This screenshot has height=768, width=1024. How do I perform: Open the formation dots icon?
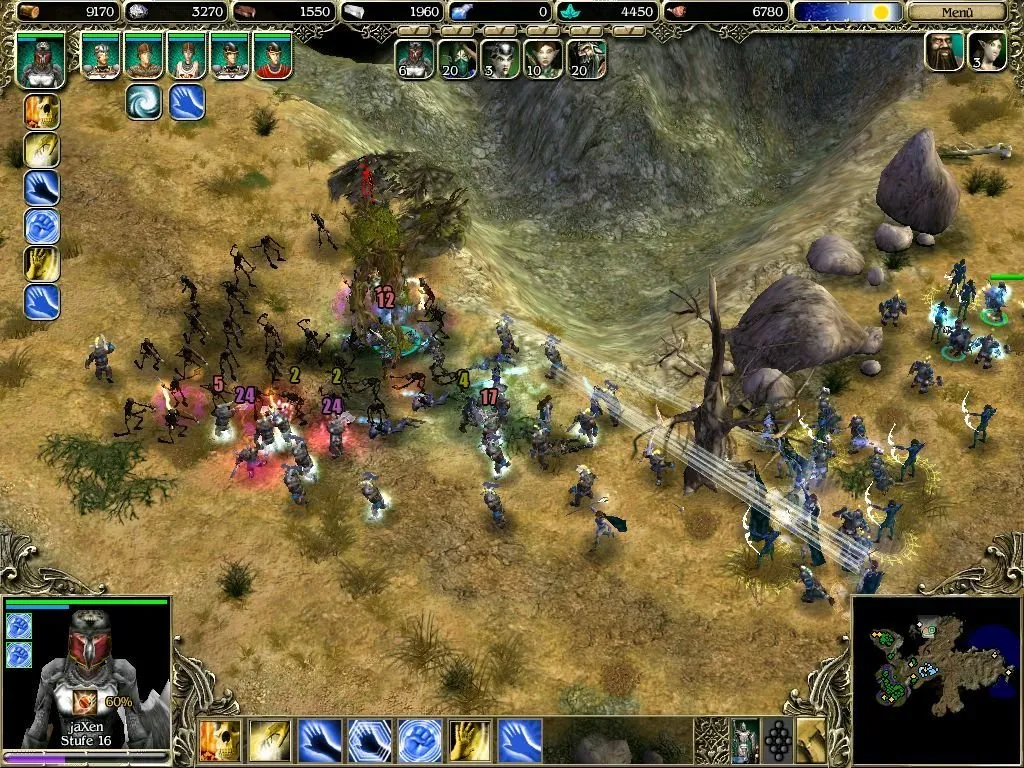(777, 741)
